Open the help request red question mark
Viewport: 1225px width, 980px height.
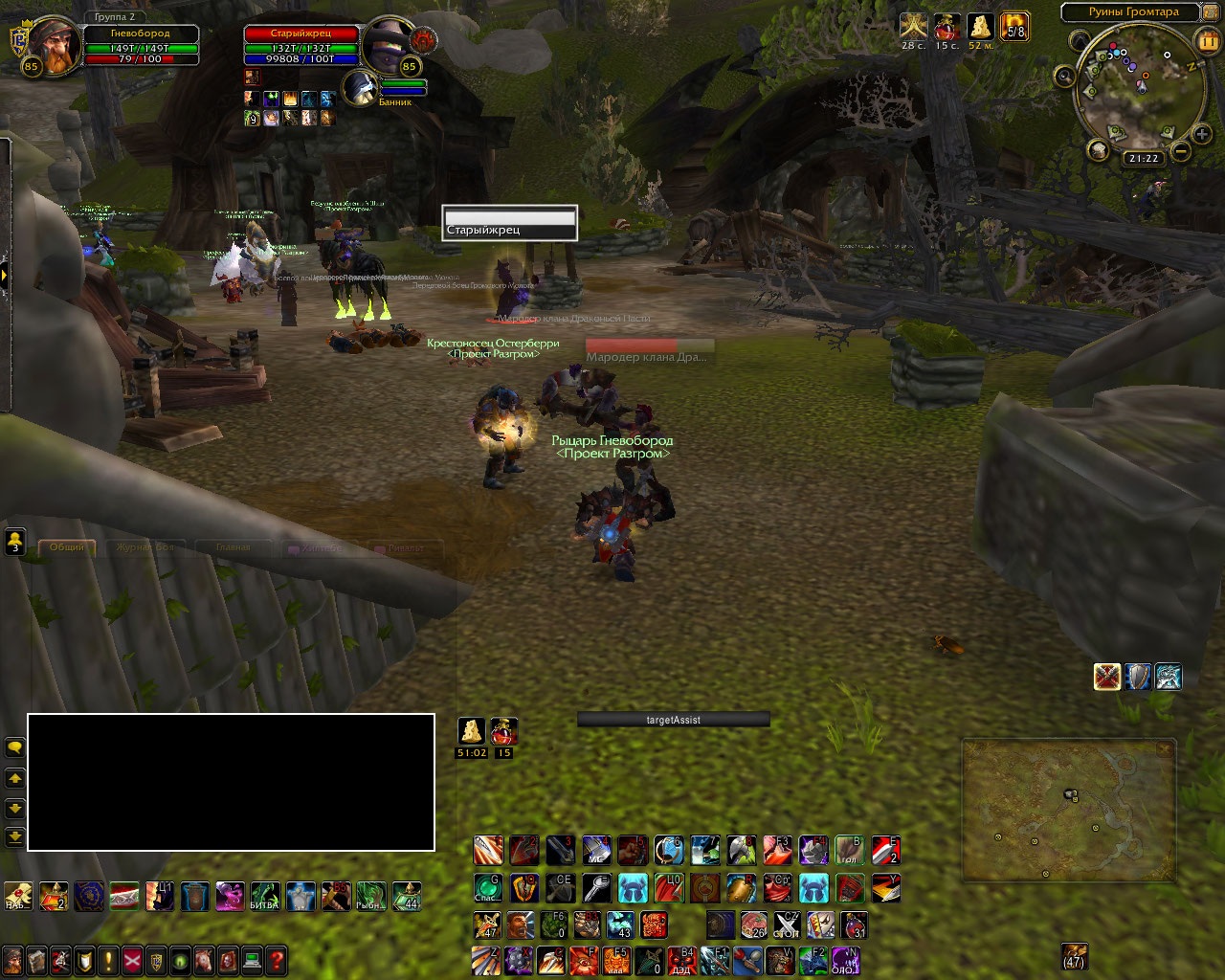click(x=276, y=960)
